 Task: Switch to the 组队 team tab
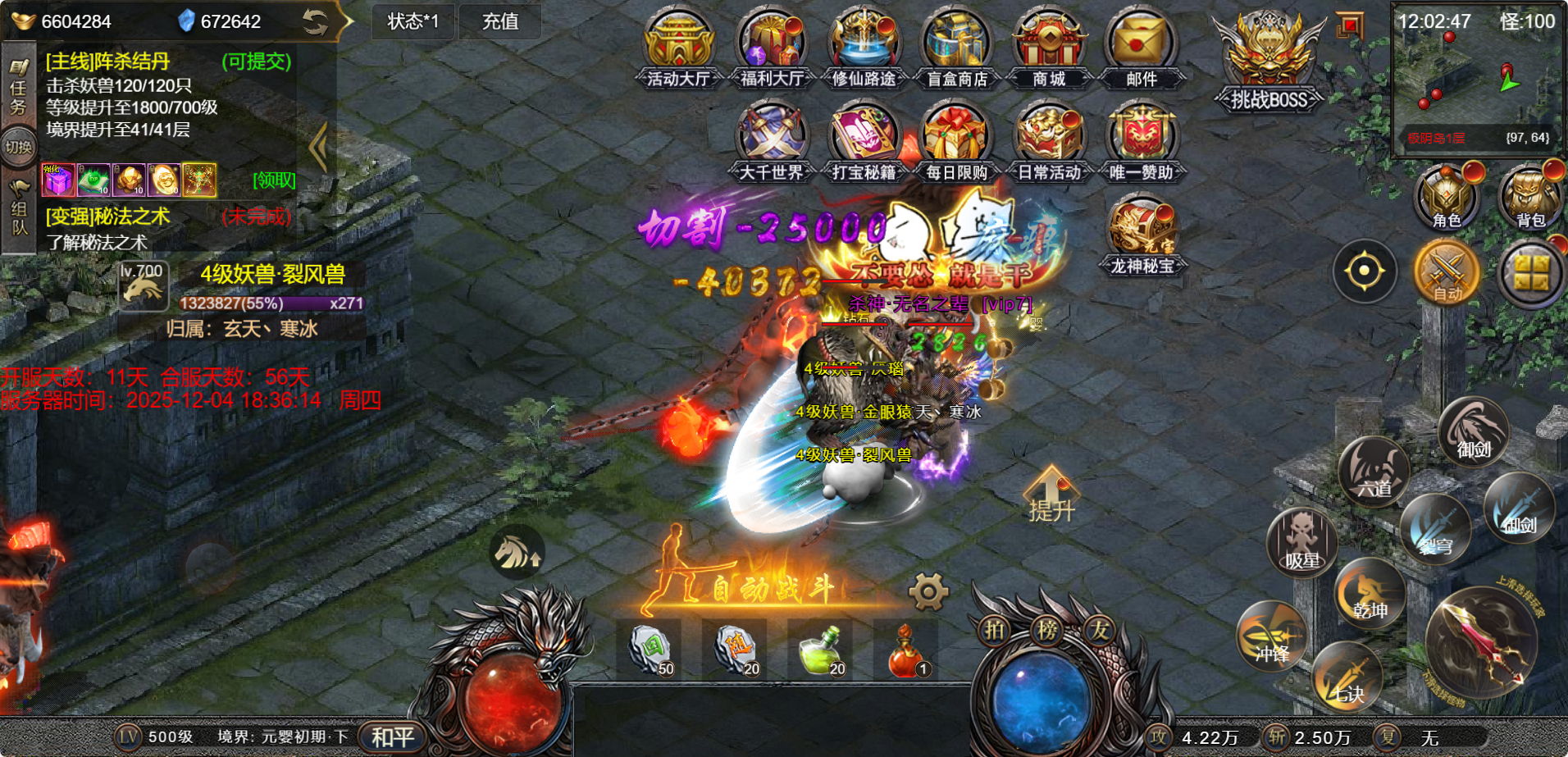[x=18, y=209]
